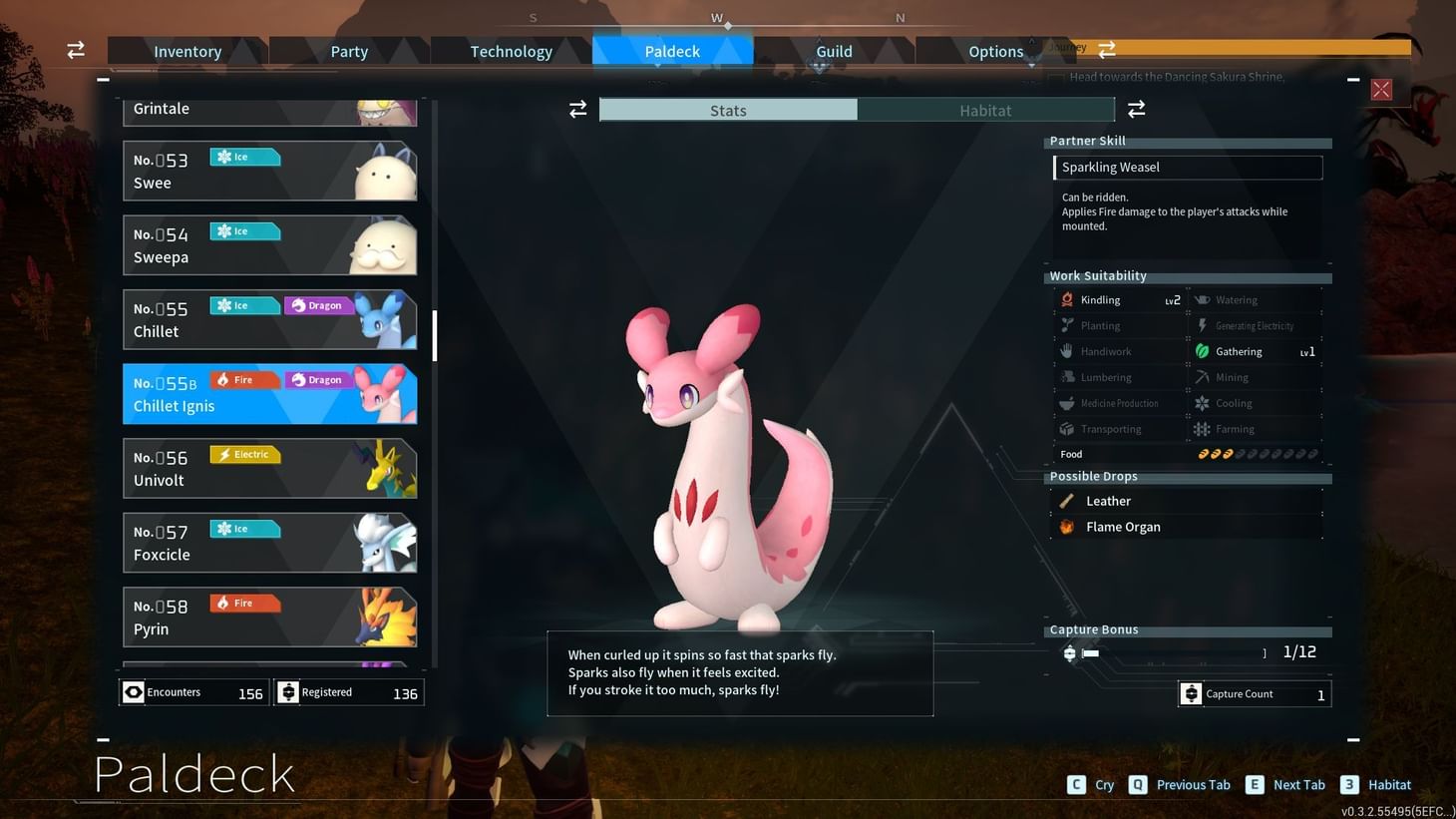
Task: Click the swap arrows icon near Inventory tab
Action: (75, 49)
